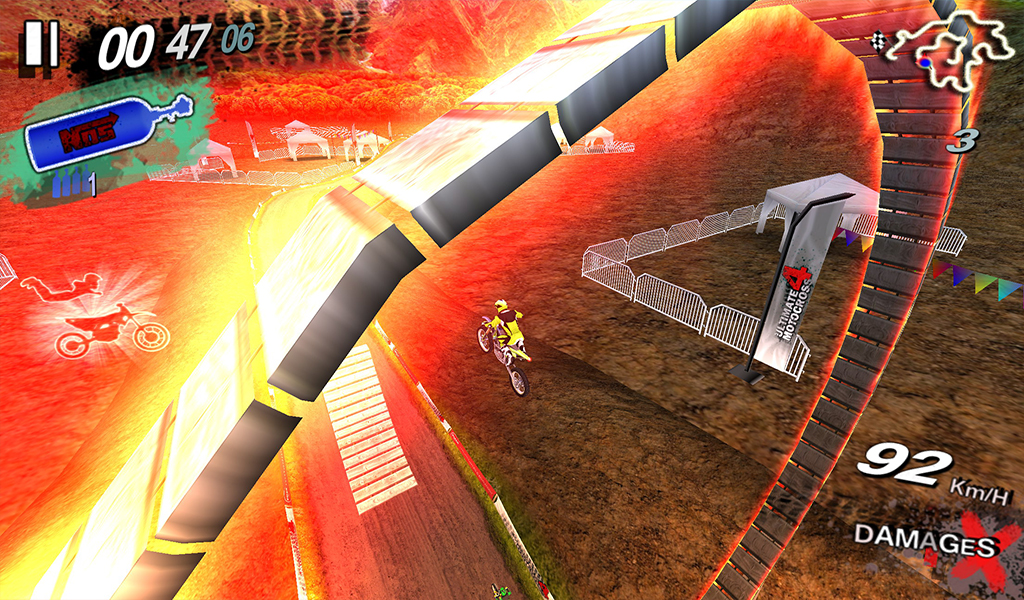
Task: Pause the race
Action: pos(42,44)
